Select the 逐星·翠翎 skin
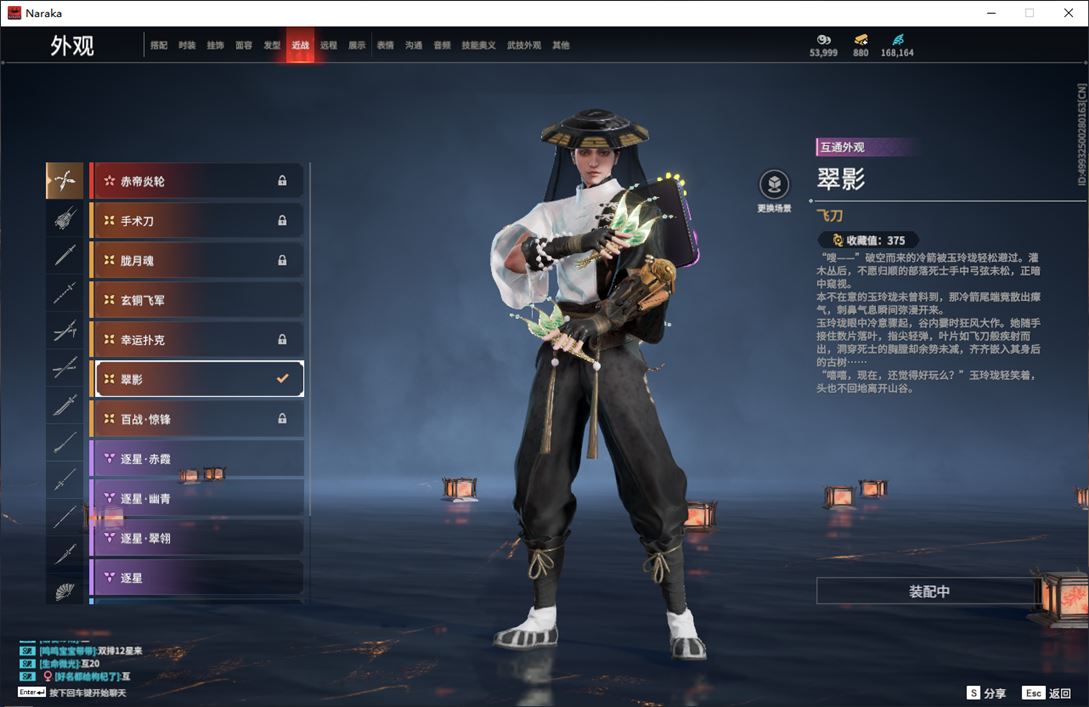 197,538
